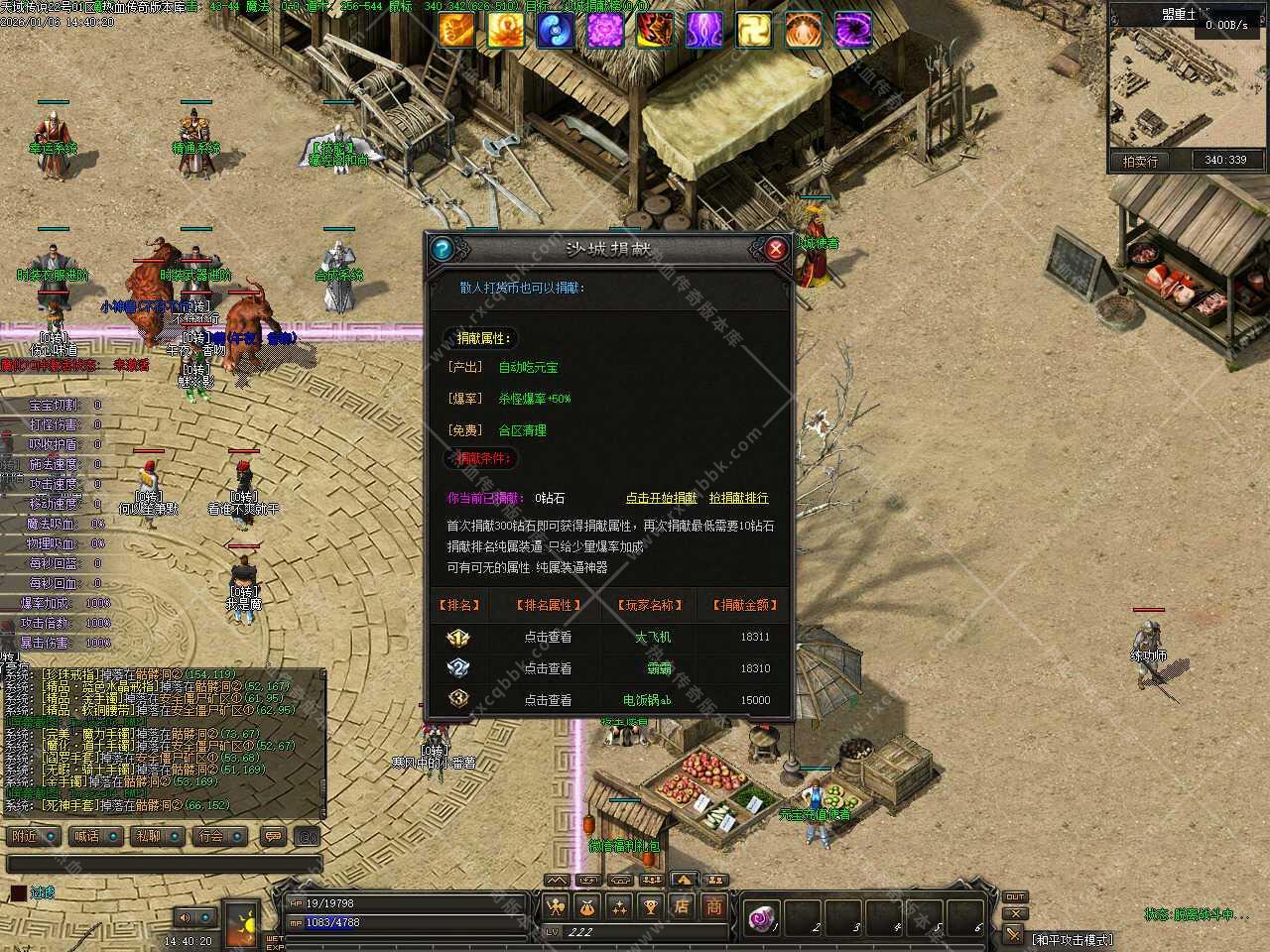Open the 拍卖行 auction house

click(1140, 160)
